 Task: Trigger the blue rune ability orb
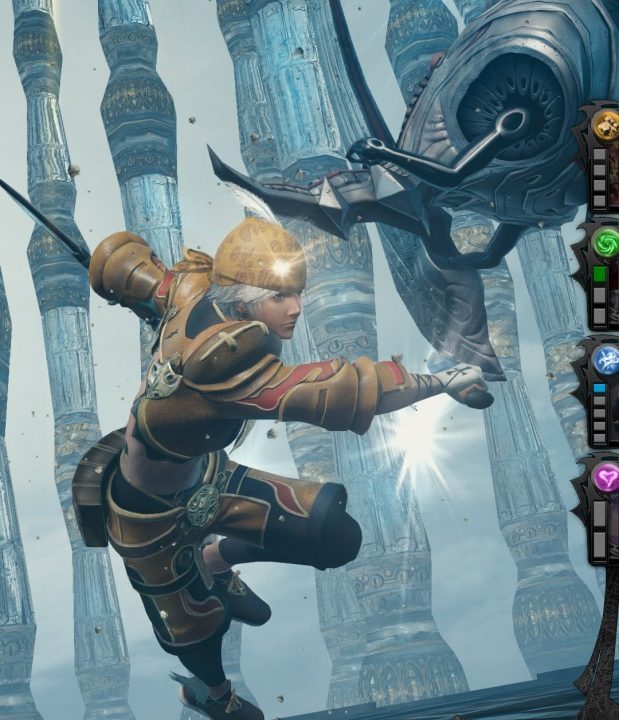[606, 360]
